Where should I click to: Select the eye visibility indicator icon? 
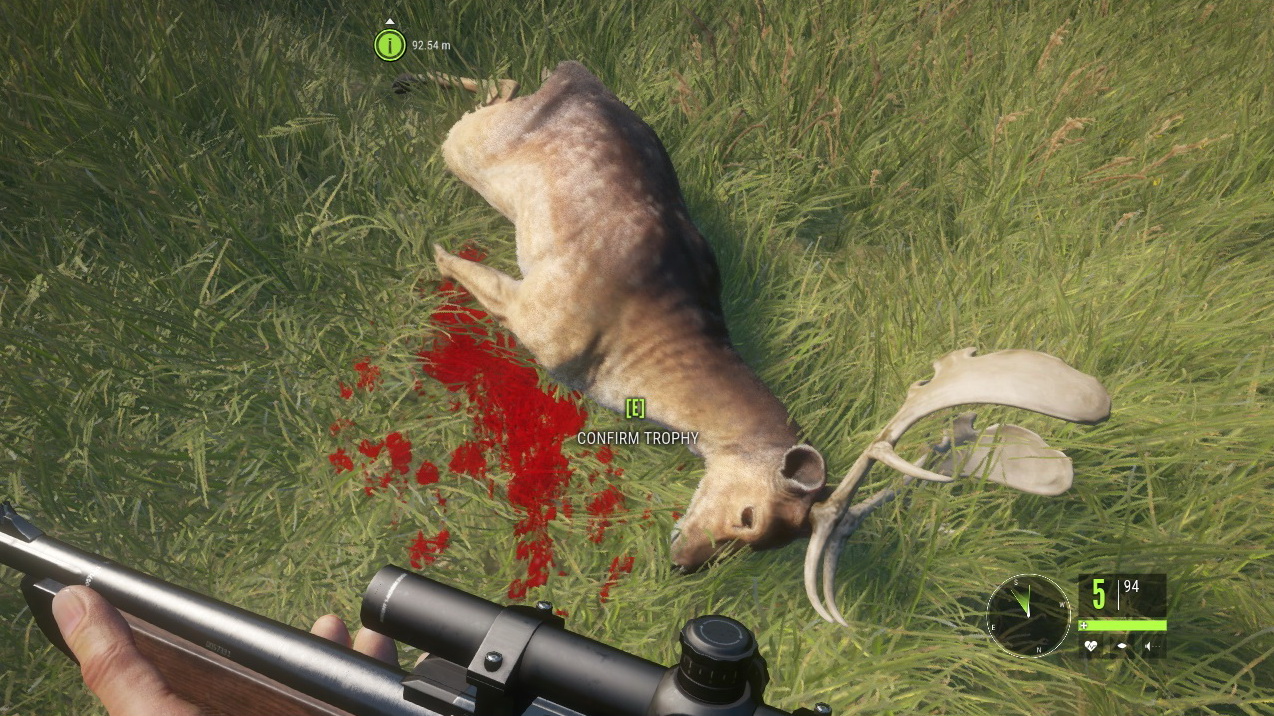pyautogui.click(x=1123, y=646)
